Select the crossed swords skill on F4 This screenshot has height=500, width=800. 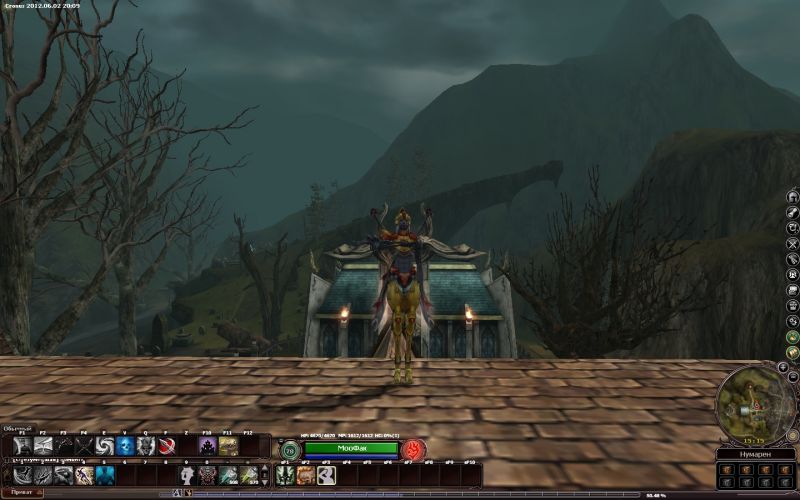(x=84, y=446)
